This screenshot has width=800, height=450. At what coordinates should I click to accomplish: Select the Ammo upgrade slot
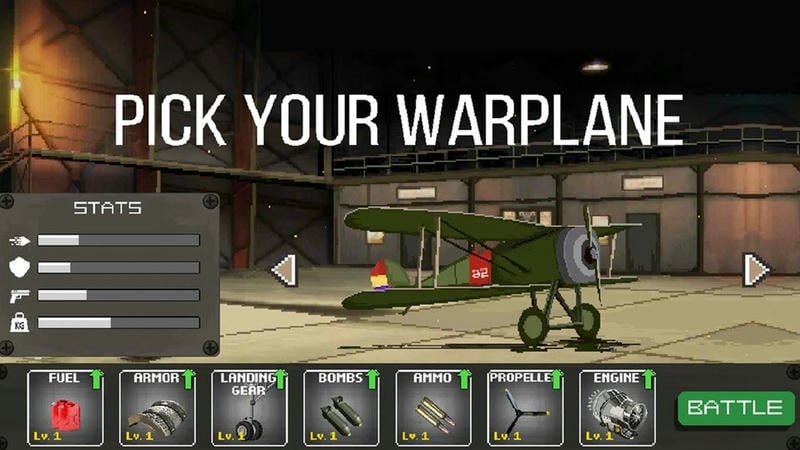[433, 407]
